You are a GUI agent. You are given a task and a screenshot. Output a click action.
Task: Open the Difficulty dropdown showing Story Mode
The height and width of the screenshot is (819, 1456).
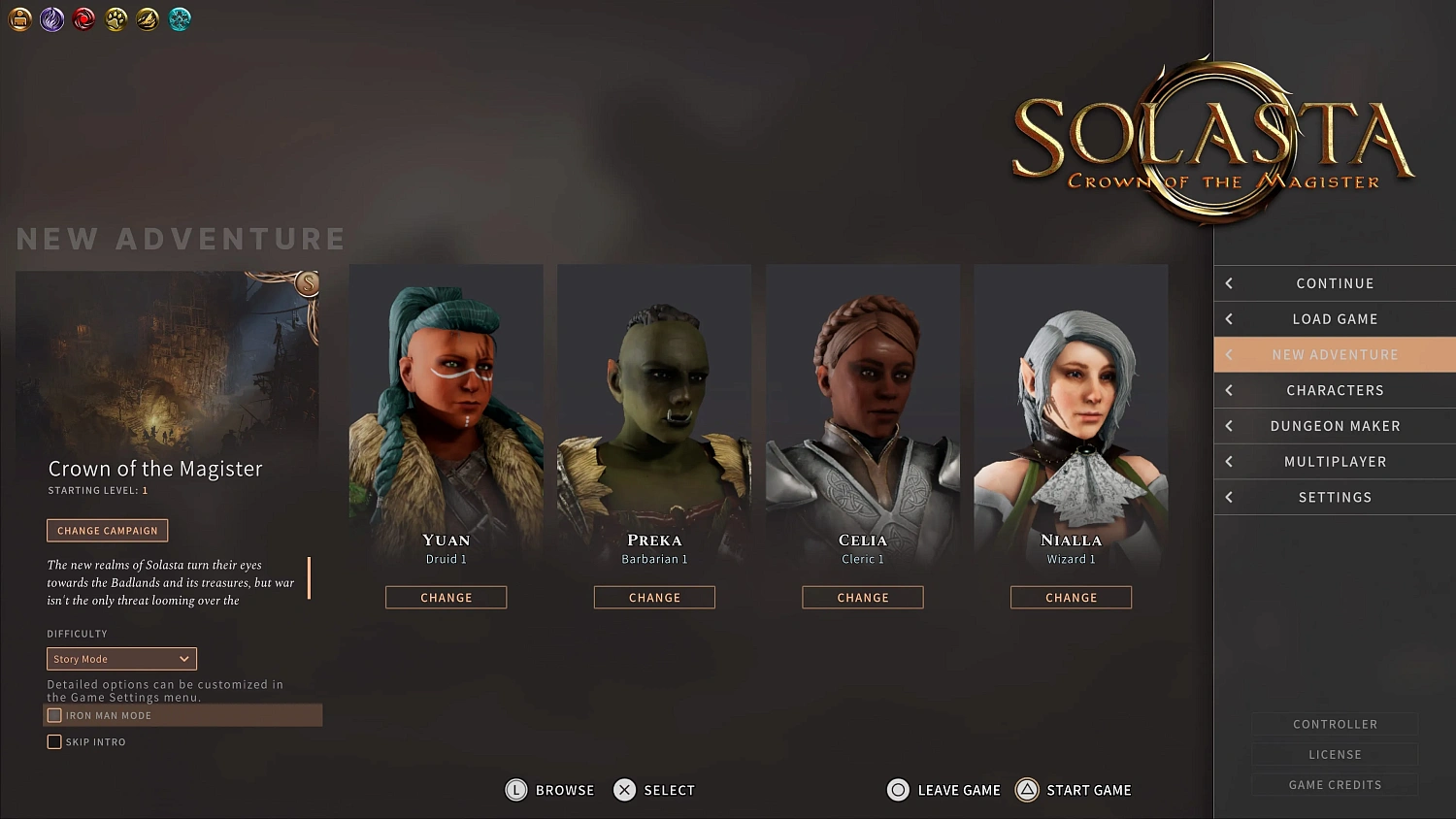pos(120,658)
